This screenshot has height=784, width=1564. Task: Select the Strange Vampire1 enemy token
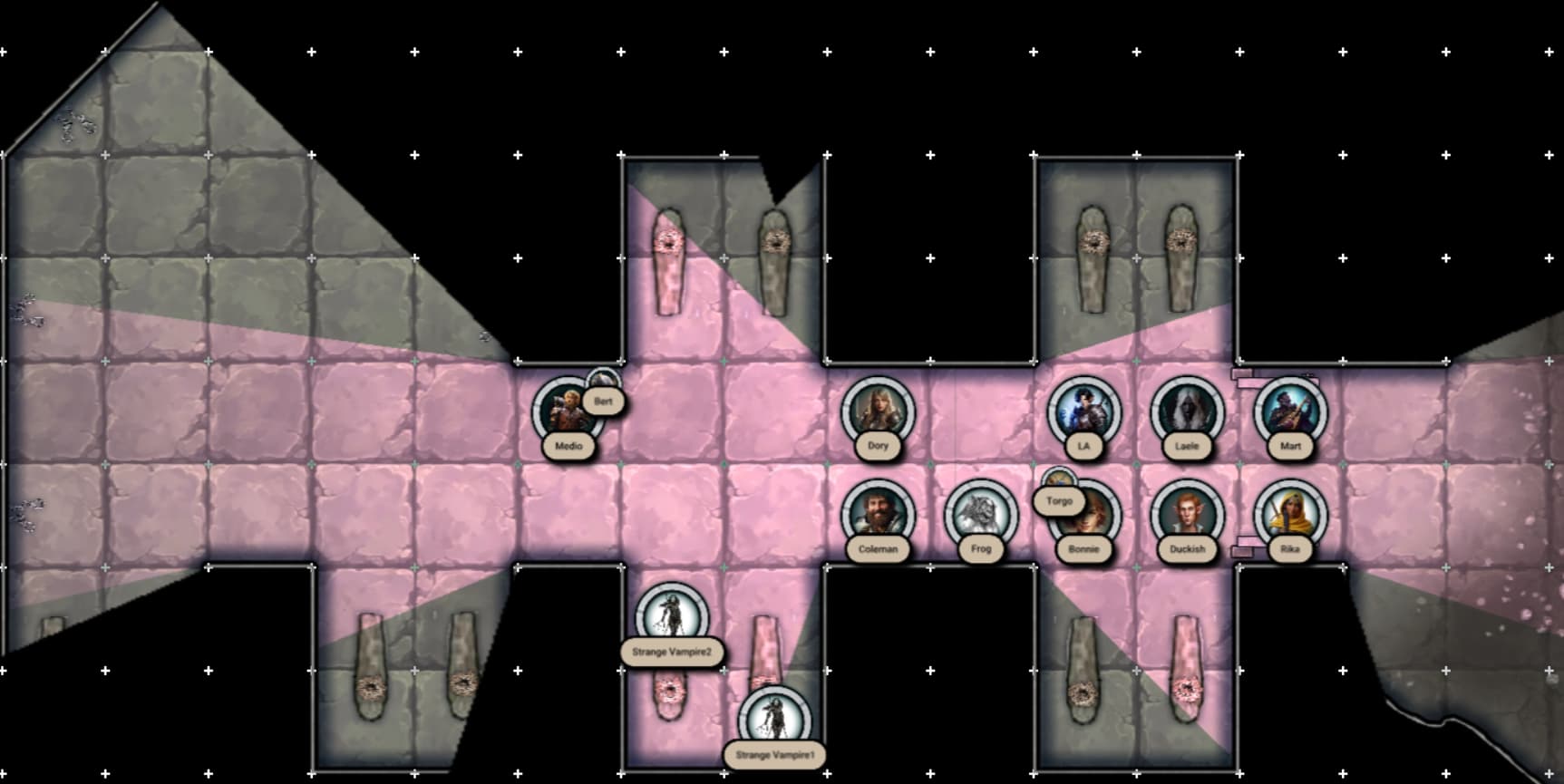774,721
